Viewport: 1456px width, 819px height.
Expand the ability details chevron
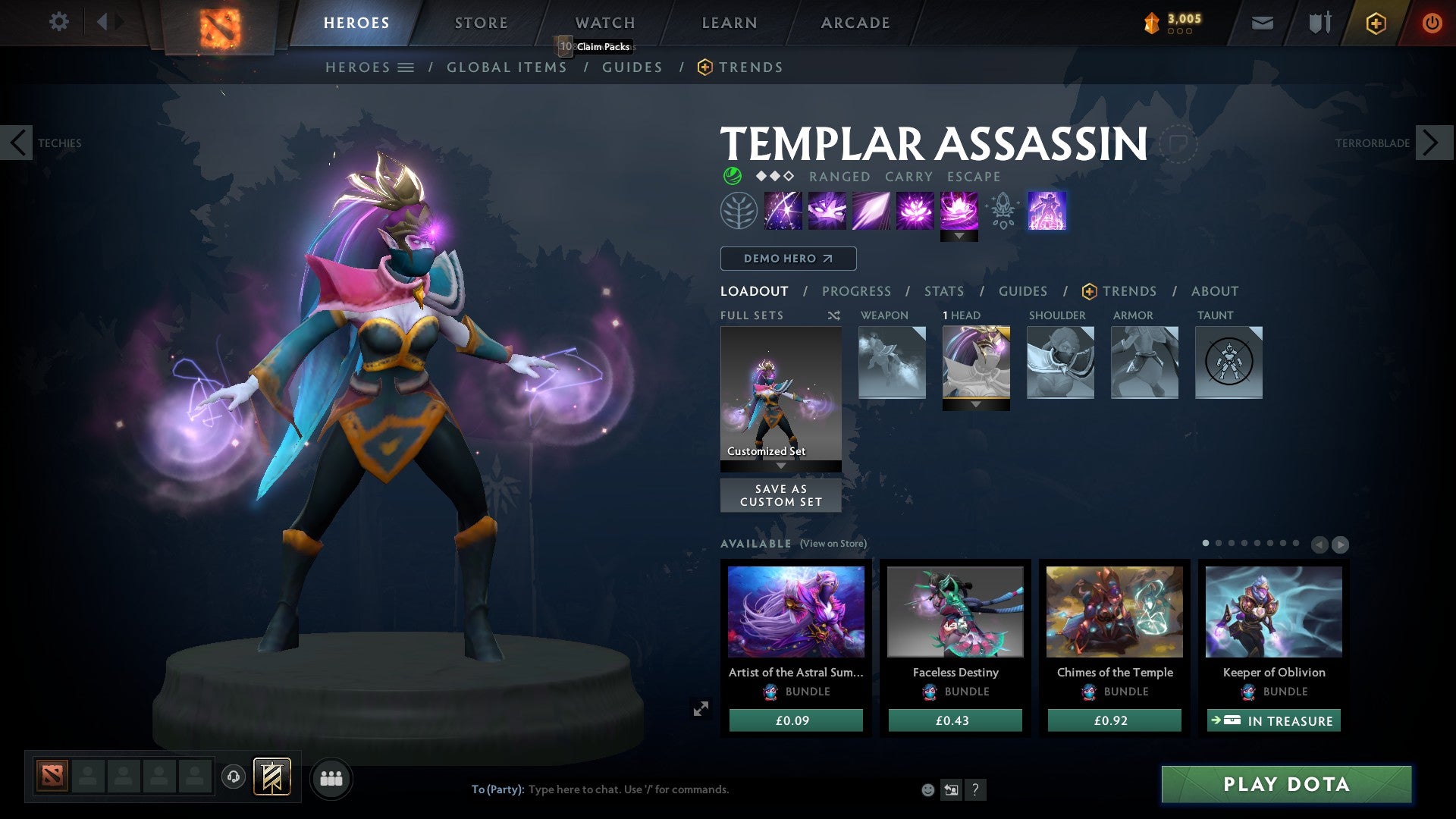(x=960, y=236)
